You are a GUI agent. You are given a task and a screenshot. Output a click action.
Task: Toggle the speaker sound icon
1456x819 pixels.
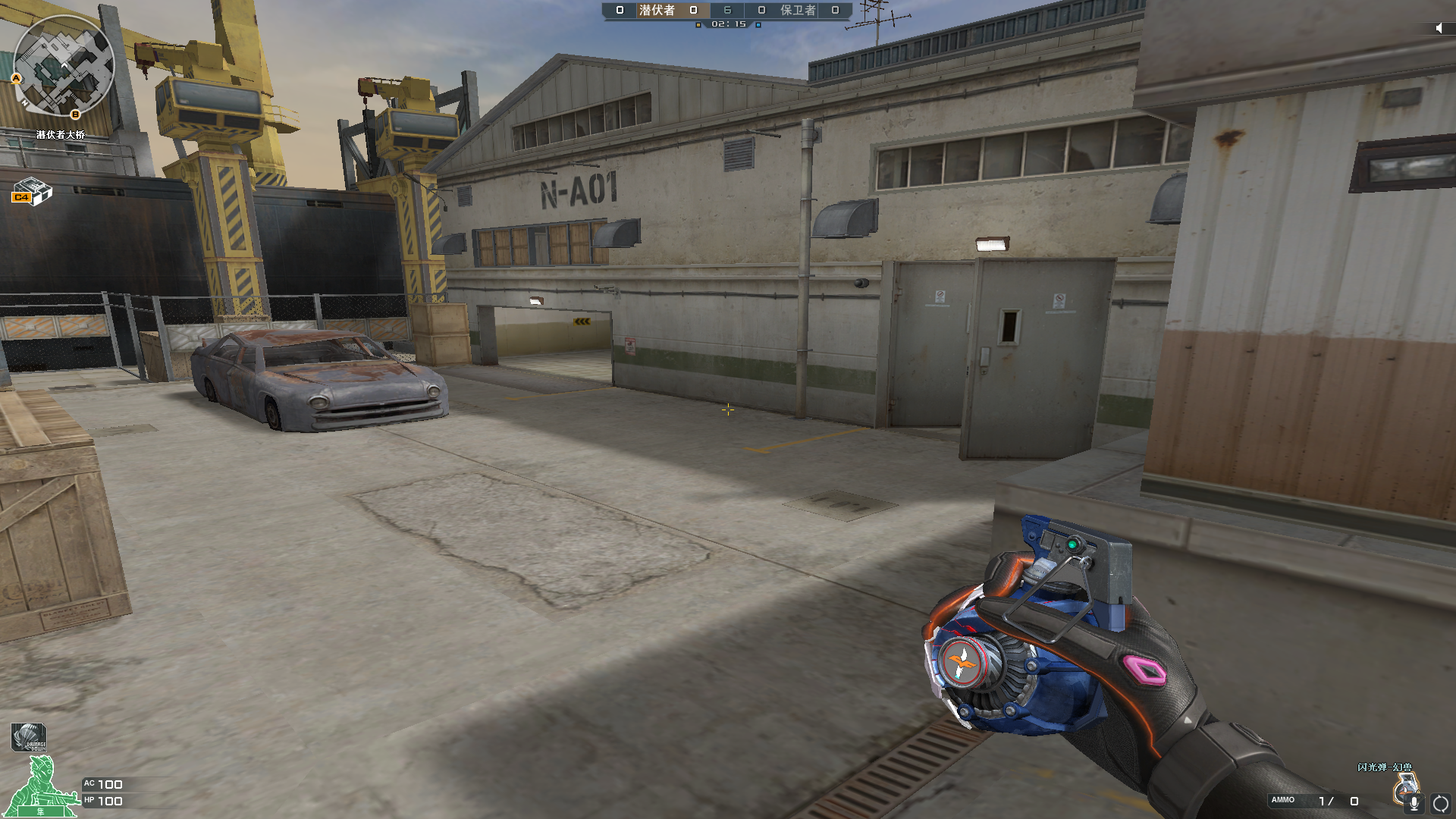1439,28
